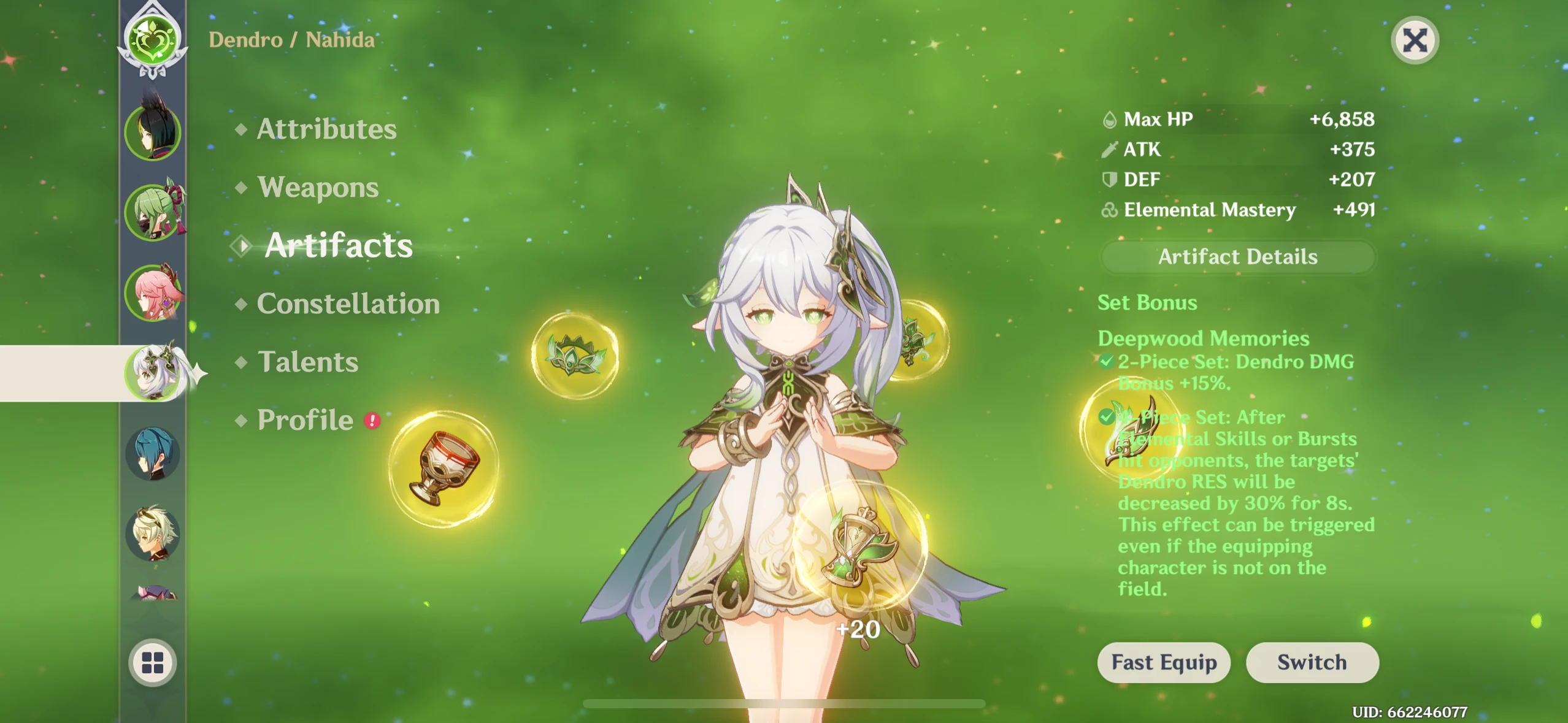Click the Dendro element emblem at top left
Viewport: 1568px width, 723px height.
(152, 38)
